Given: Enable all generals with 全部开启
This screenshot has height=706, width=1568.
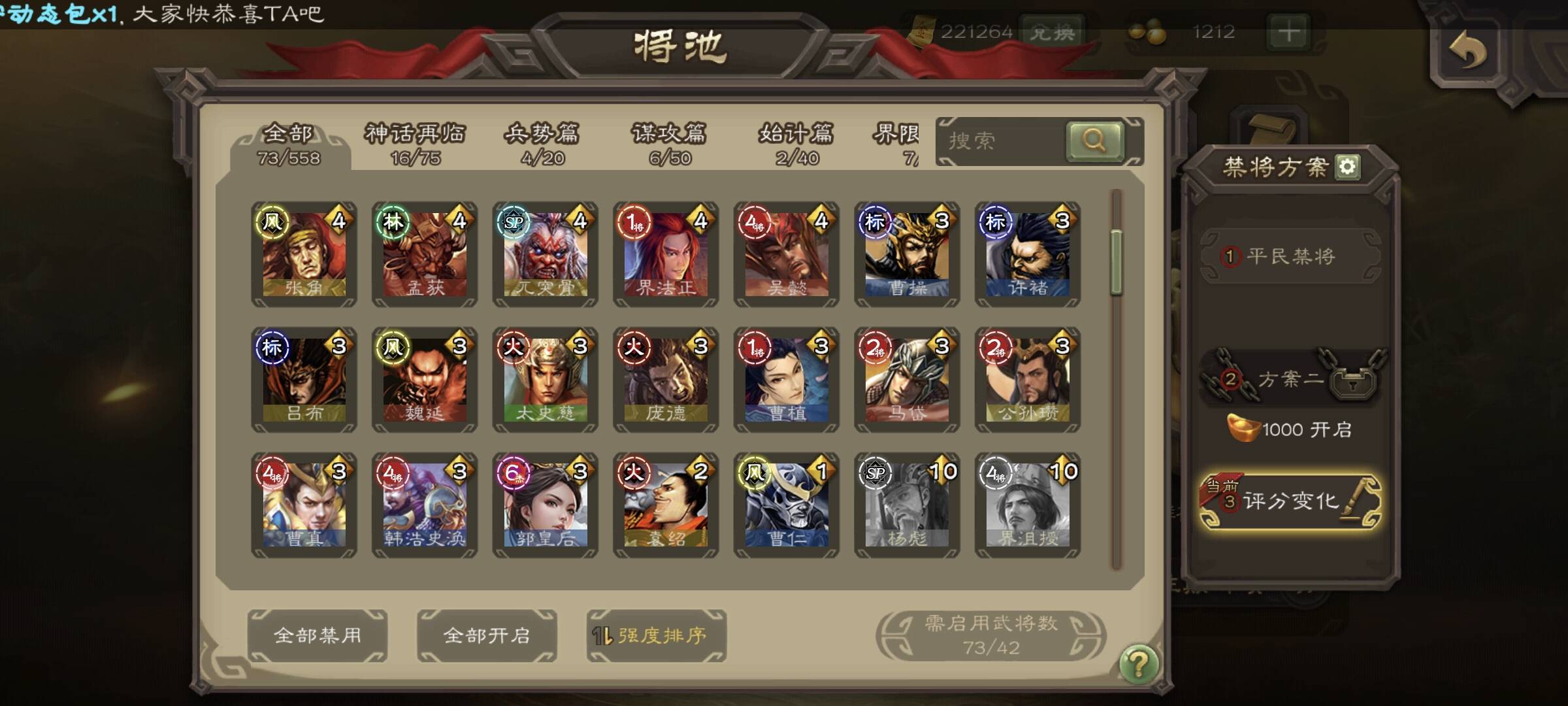Looking at the screenshot, I should click(487, 635).
